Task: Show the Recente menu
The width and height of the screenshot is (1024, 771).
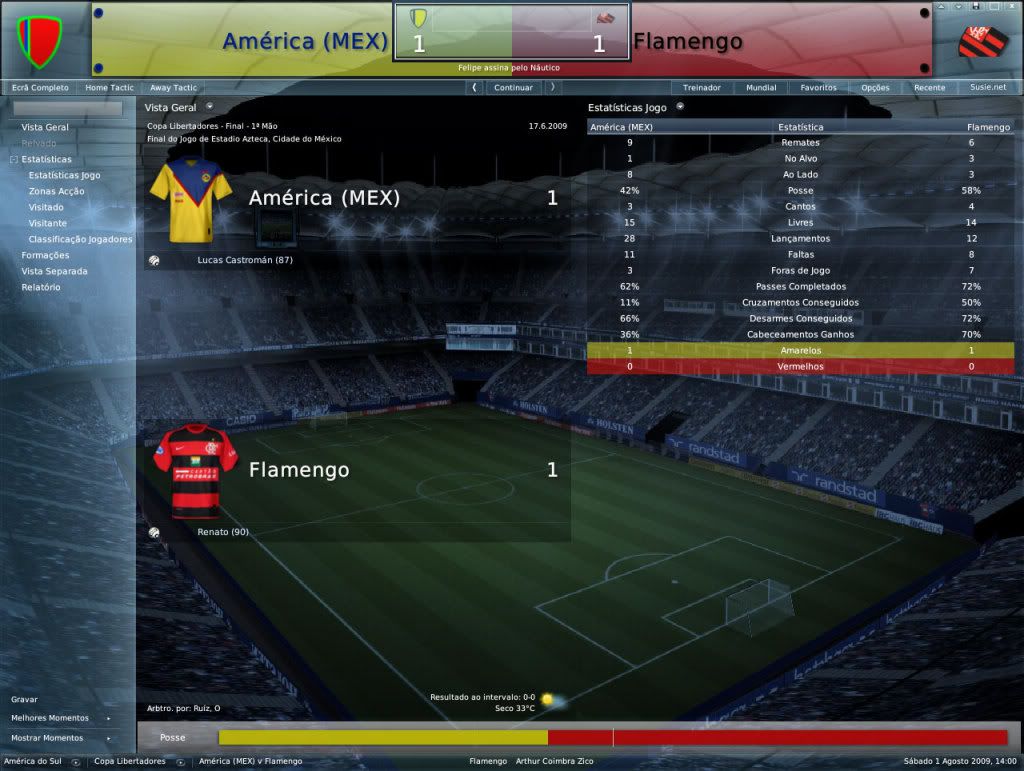Action: pos(929,87)
